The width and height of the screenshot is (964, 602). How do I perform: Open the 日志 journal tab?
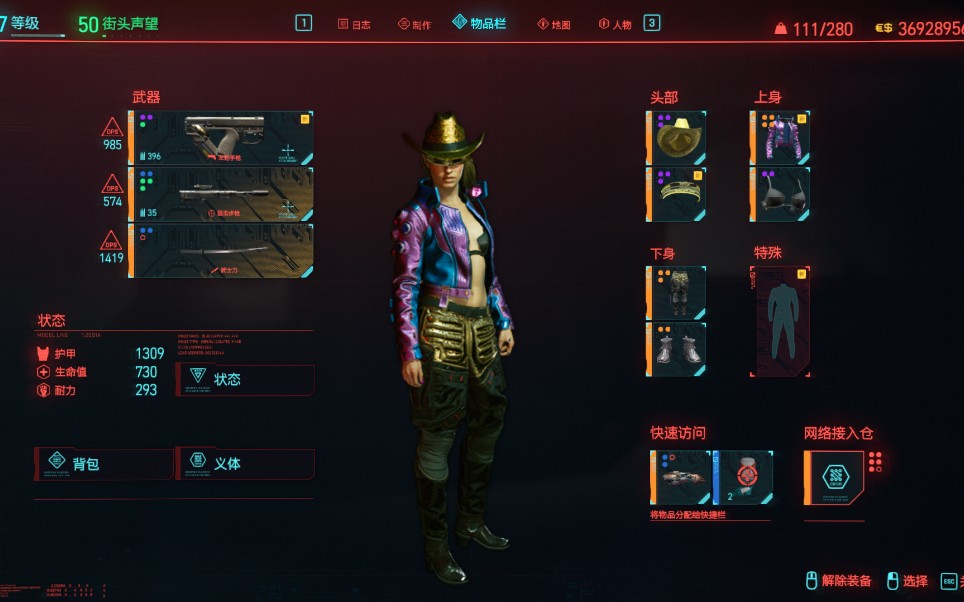(x=354, y=24)
